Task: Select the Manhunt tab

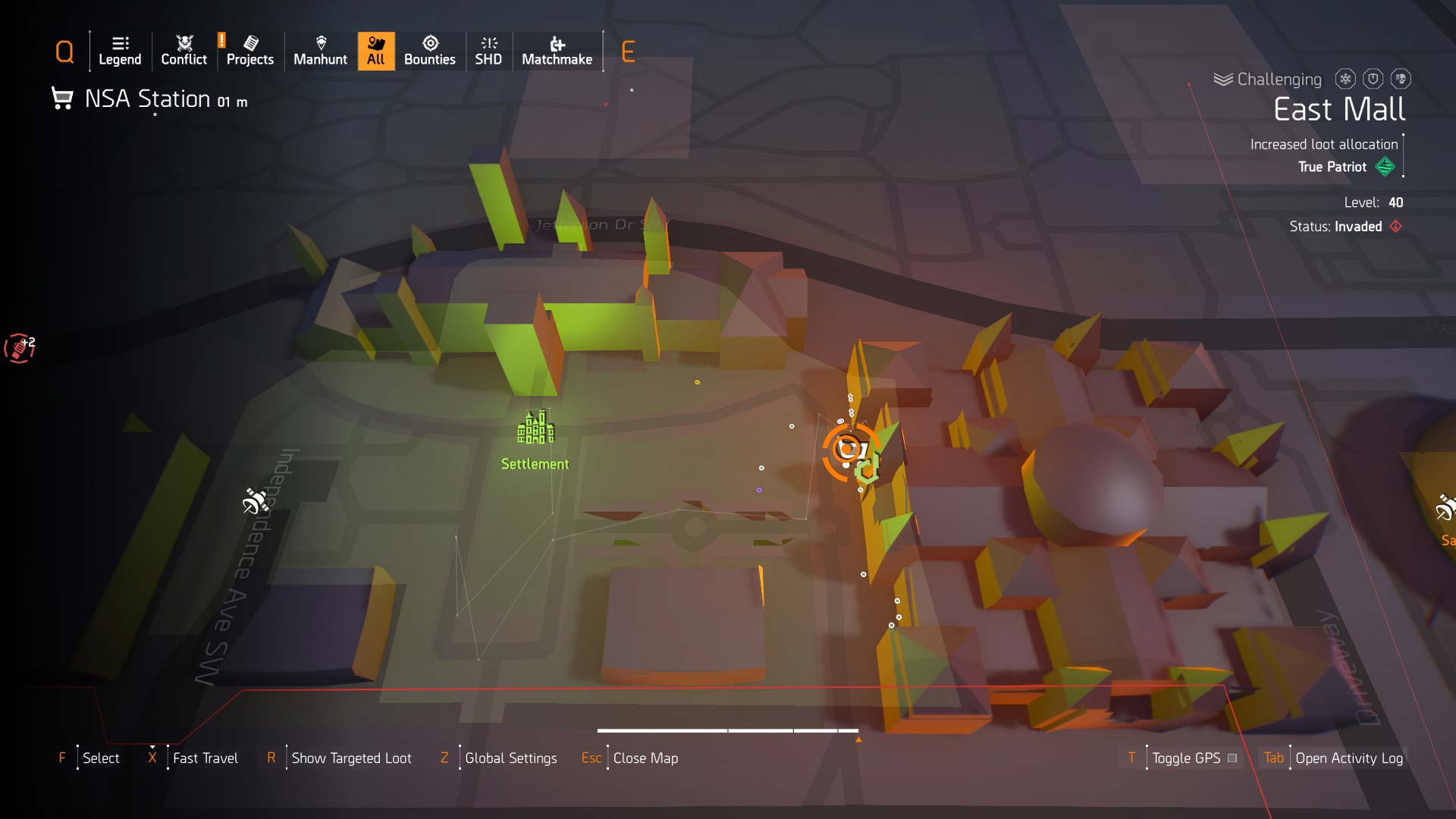Action: (x=320, y=51)
